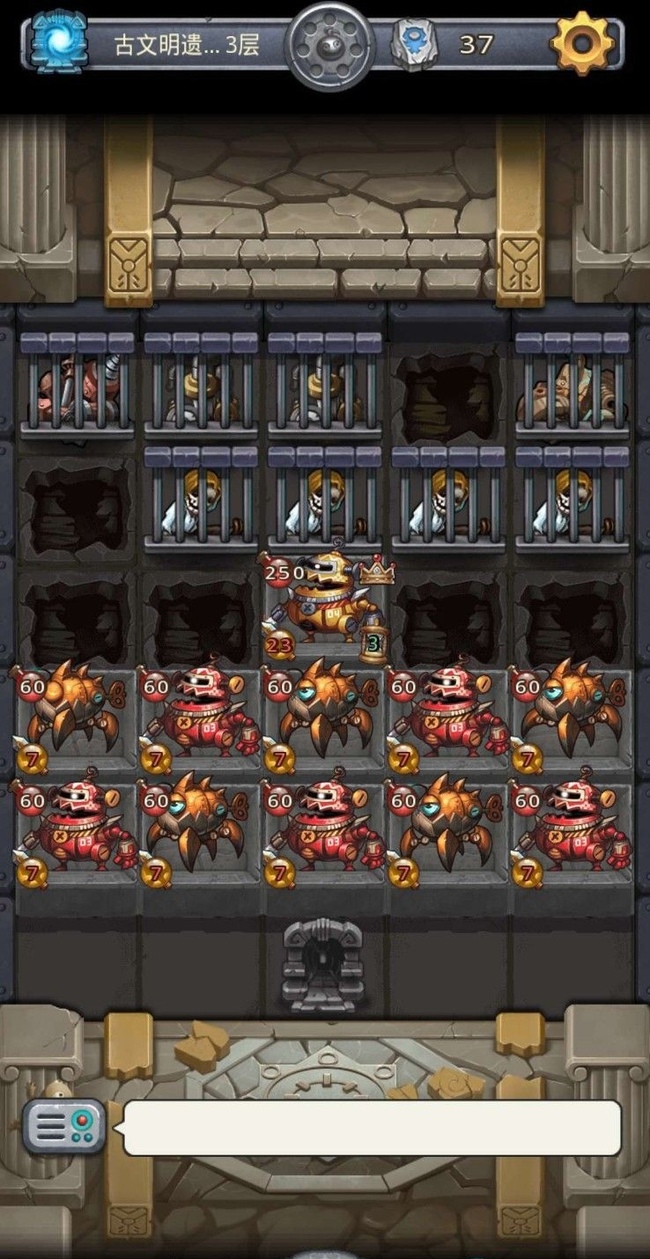
Task: Open the gear settings menu
Action: 582,42
